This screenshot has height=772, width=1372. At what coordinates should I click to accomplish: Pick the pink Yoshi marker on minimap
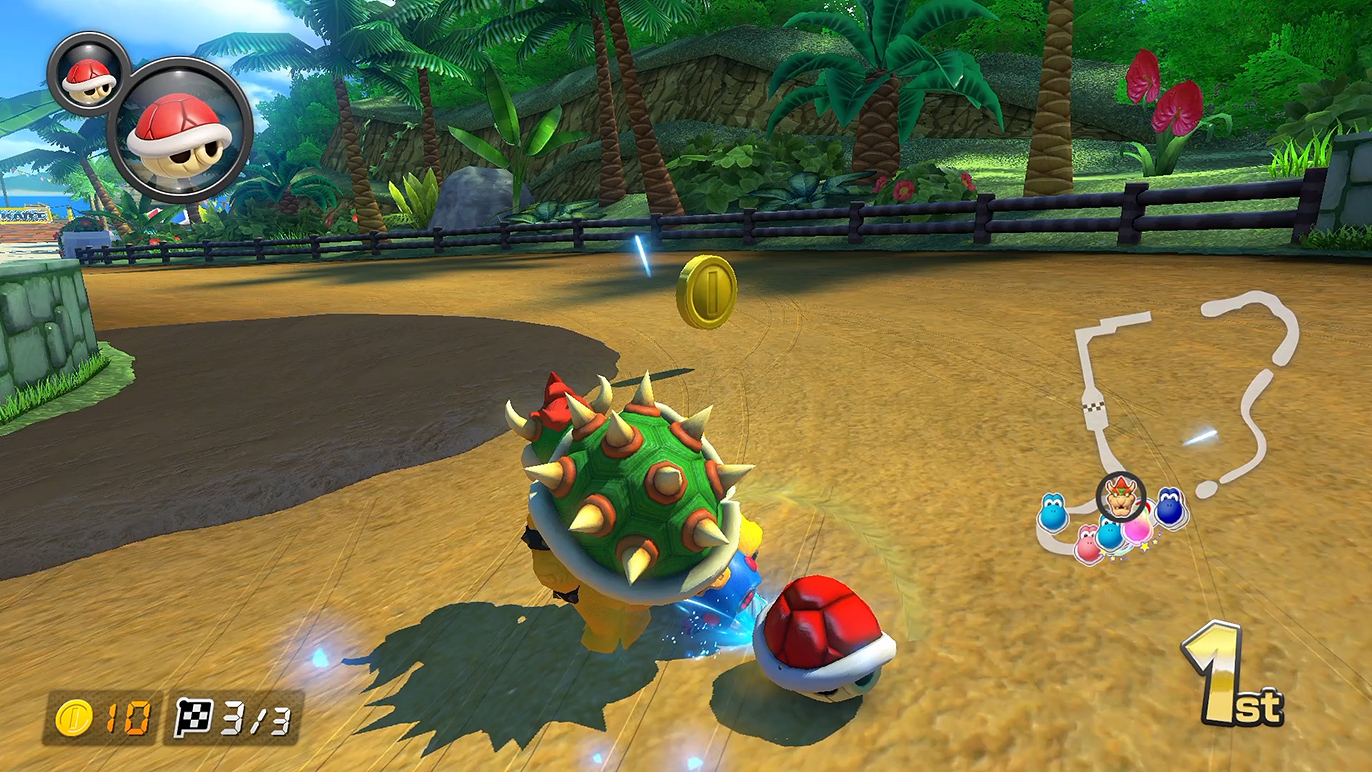(1087, 544)
